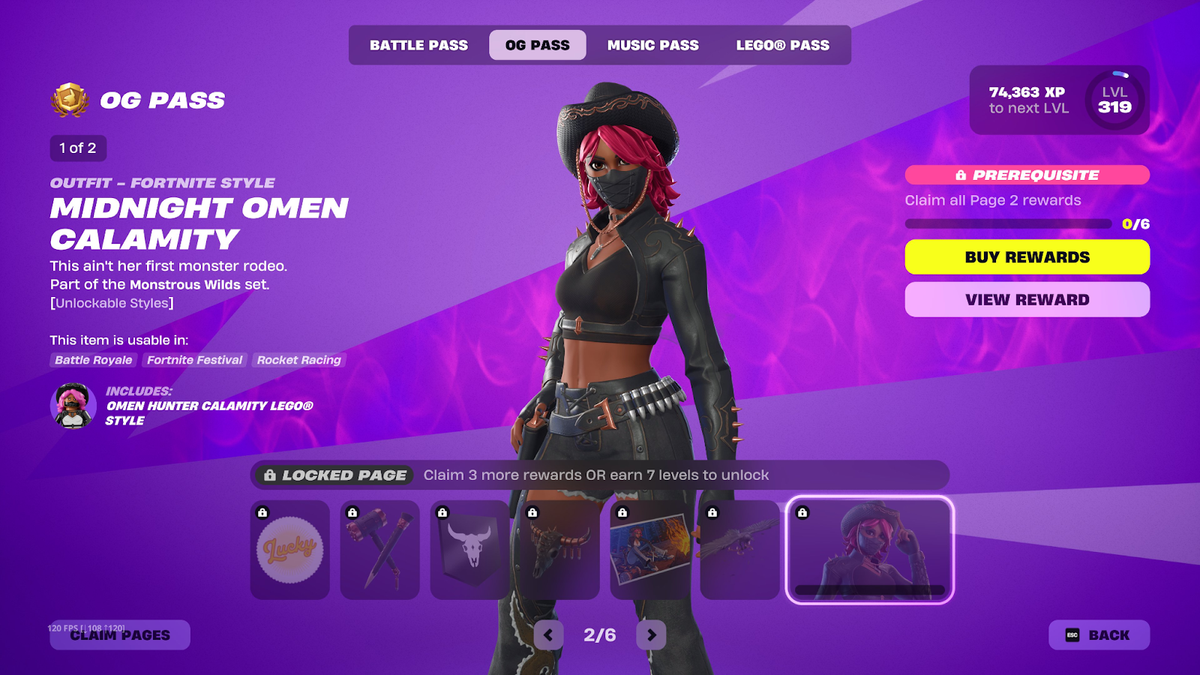Click the yellow Buy Rewards button
1200x675 pixels.
[x=1027, y=257]
